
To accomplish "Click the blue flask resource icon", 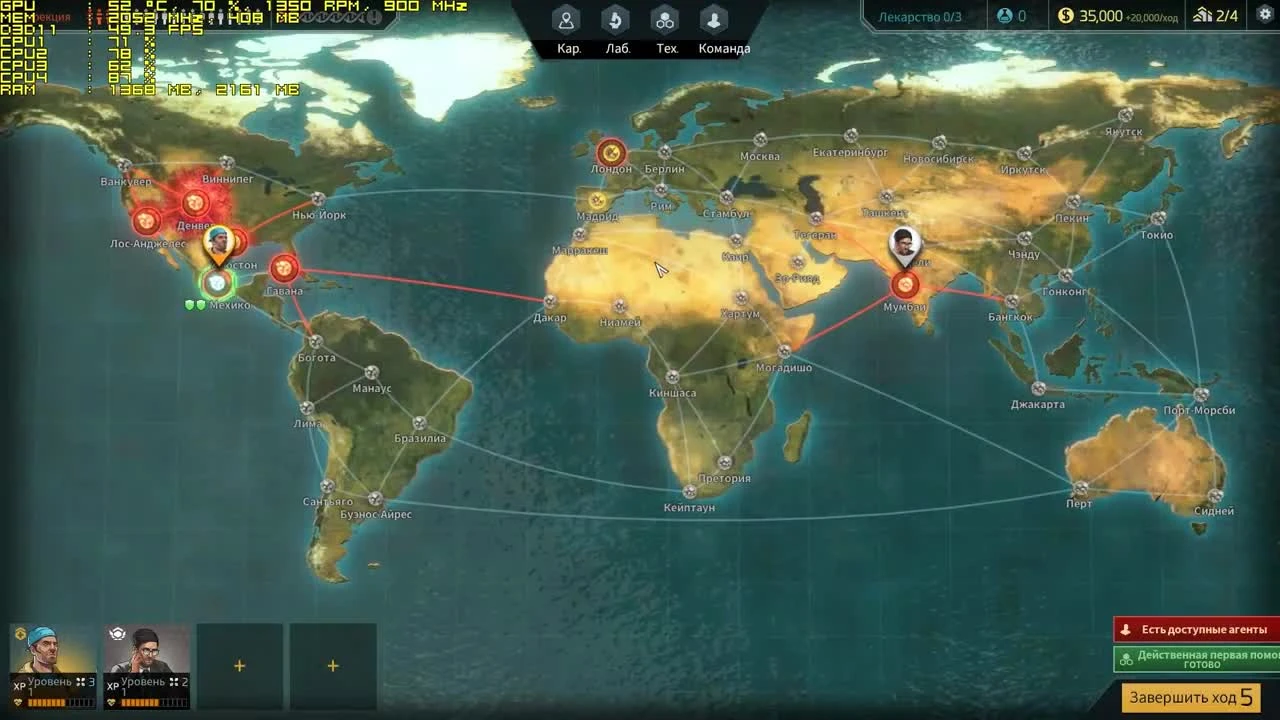I will click(1003, 15).
